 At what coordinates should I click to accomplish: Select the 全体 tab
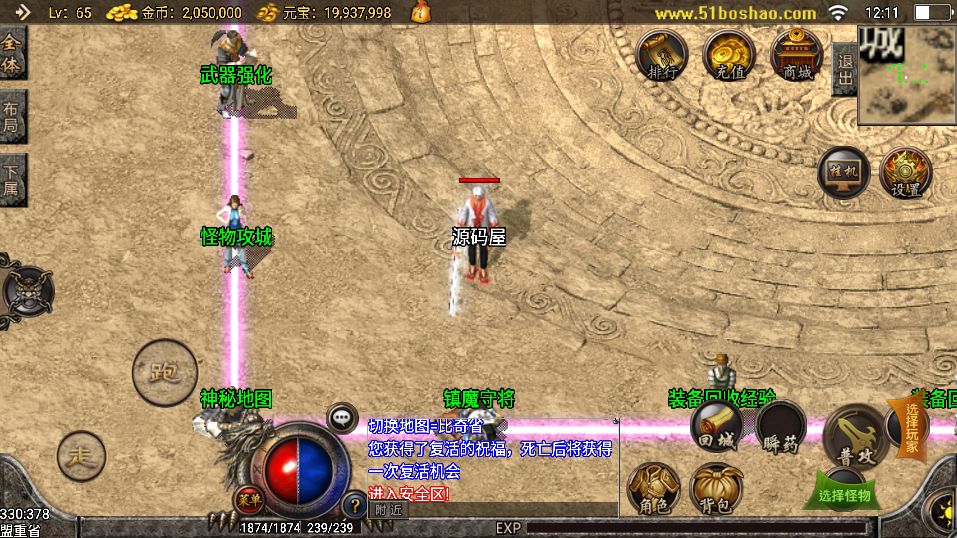point(12,55)
